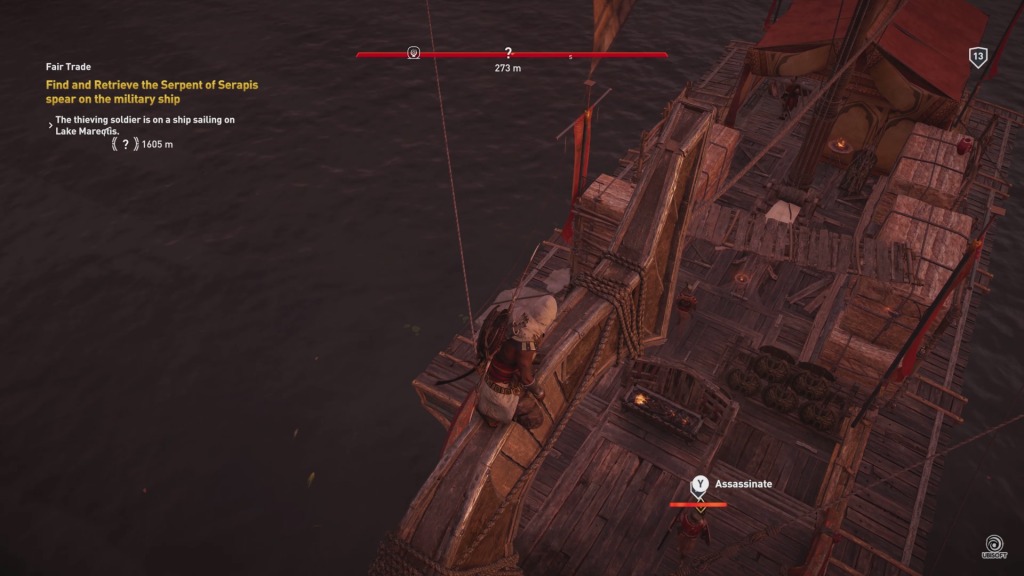Open the Serpent of Serapis objective text
This screenshot has height=576, width=1024.
[x=151, y=92]
